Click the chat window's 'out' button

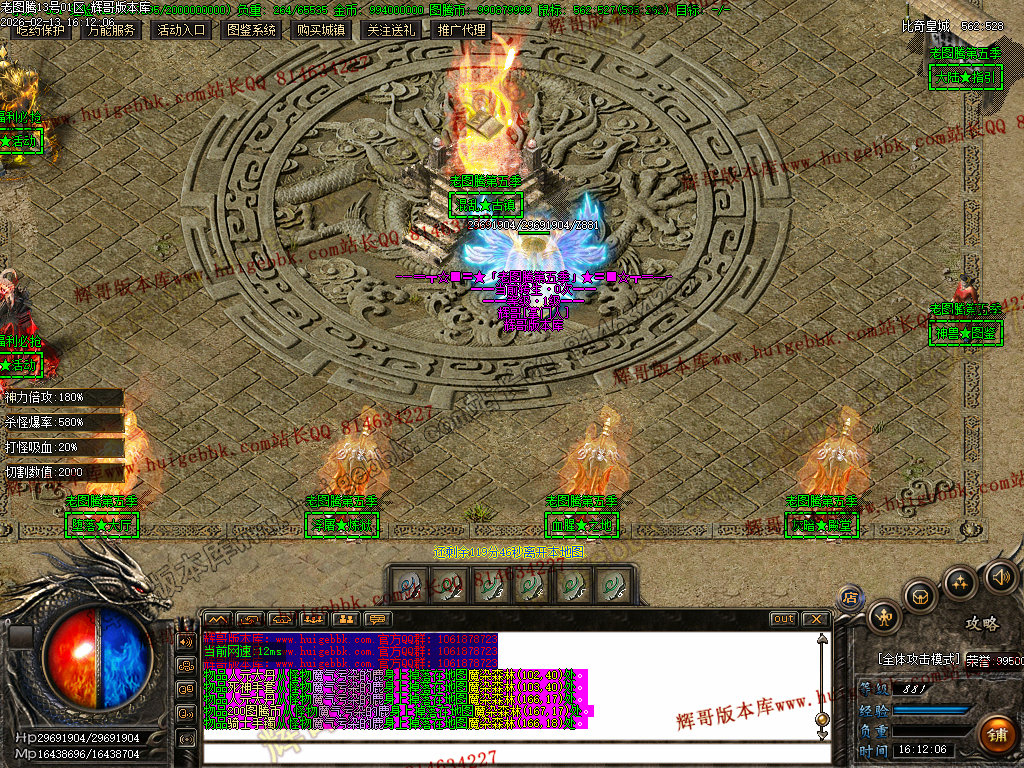(783, 619)
